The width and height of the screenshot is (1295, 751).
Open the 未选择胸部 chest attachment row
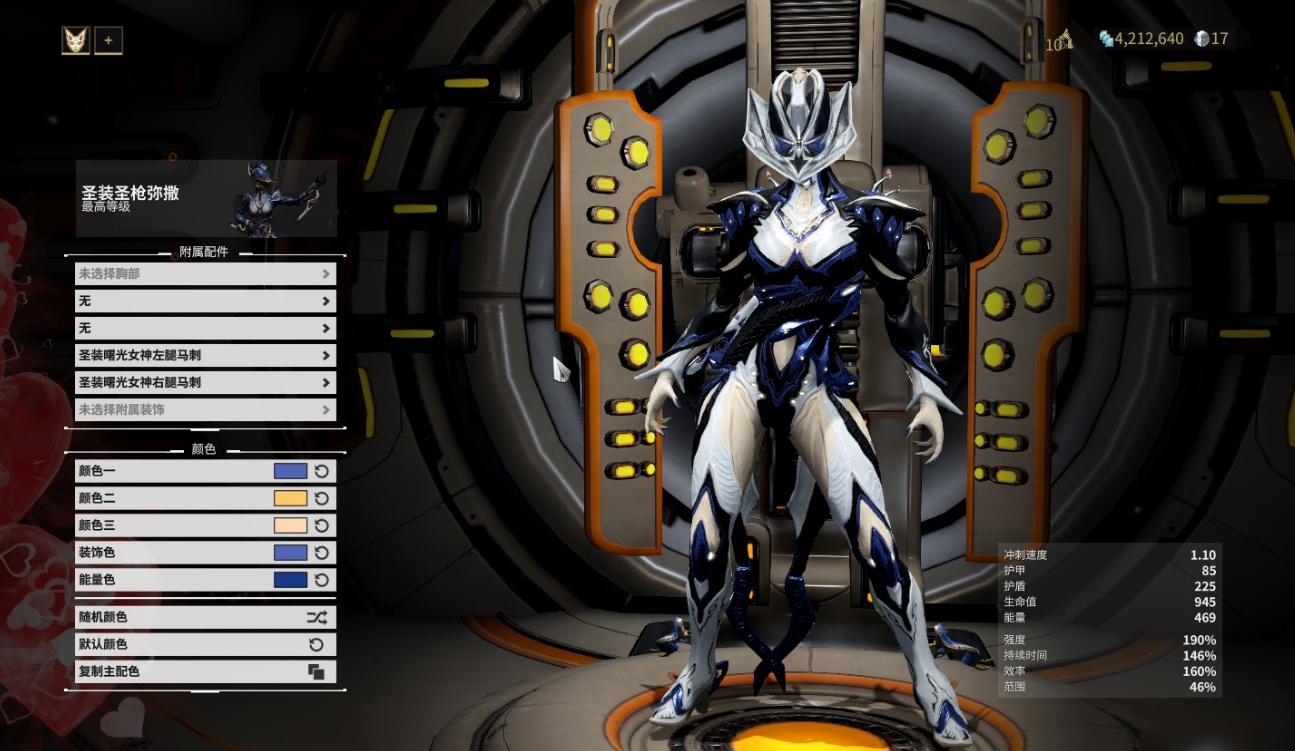205,274
